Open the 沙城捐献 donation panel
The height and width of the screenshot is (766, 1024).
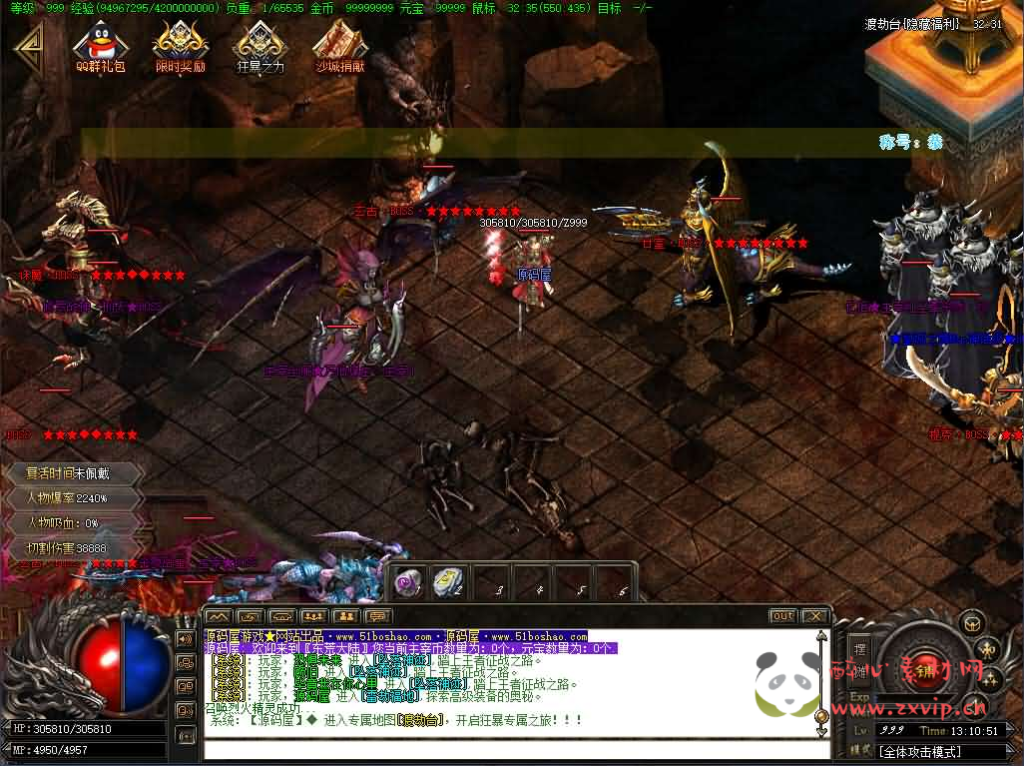coord(340,45)
